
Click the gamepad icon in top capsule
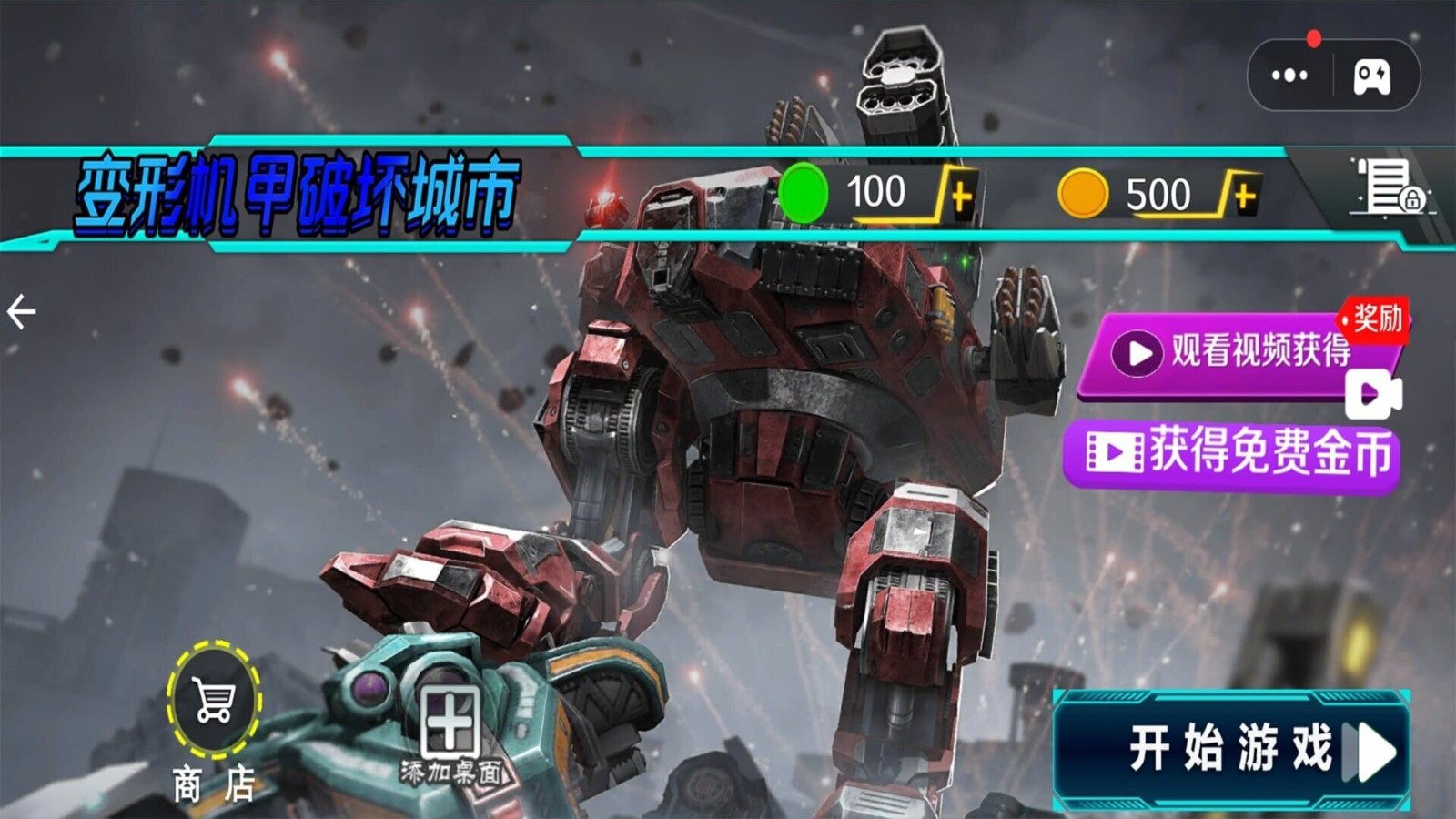[x=1371, y=76]
